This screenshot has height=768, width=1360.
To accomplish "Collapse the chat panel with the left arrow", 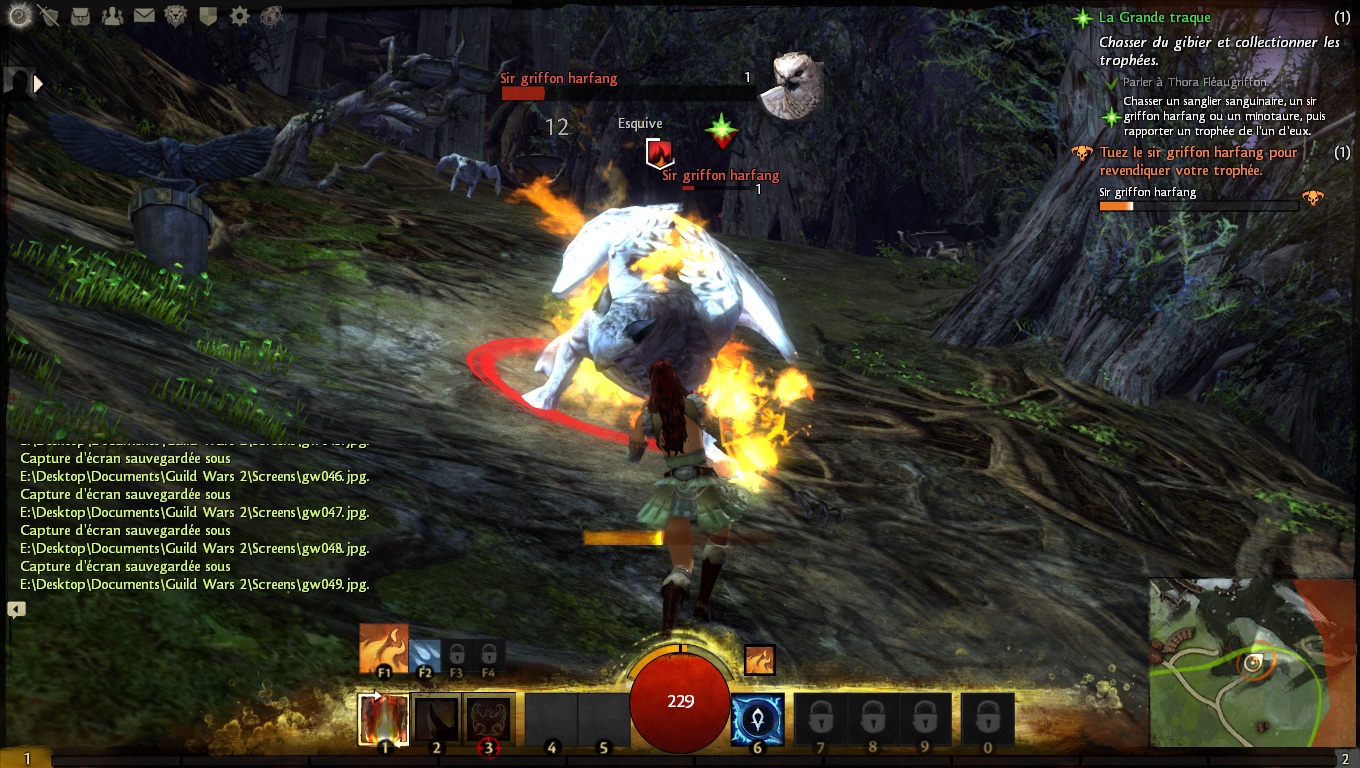I will (x=16, y=608).
